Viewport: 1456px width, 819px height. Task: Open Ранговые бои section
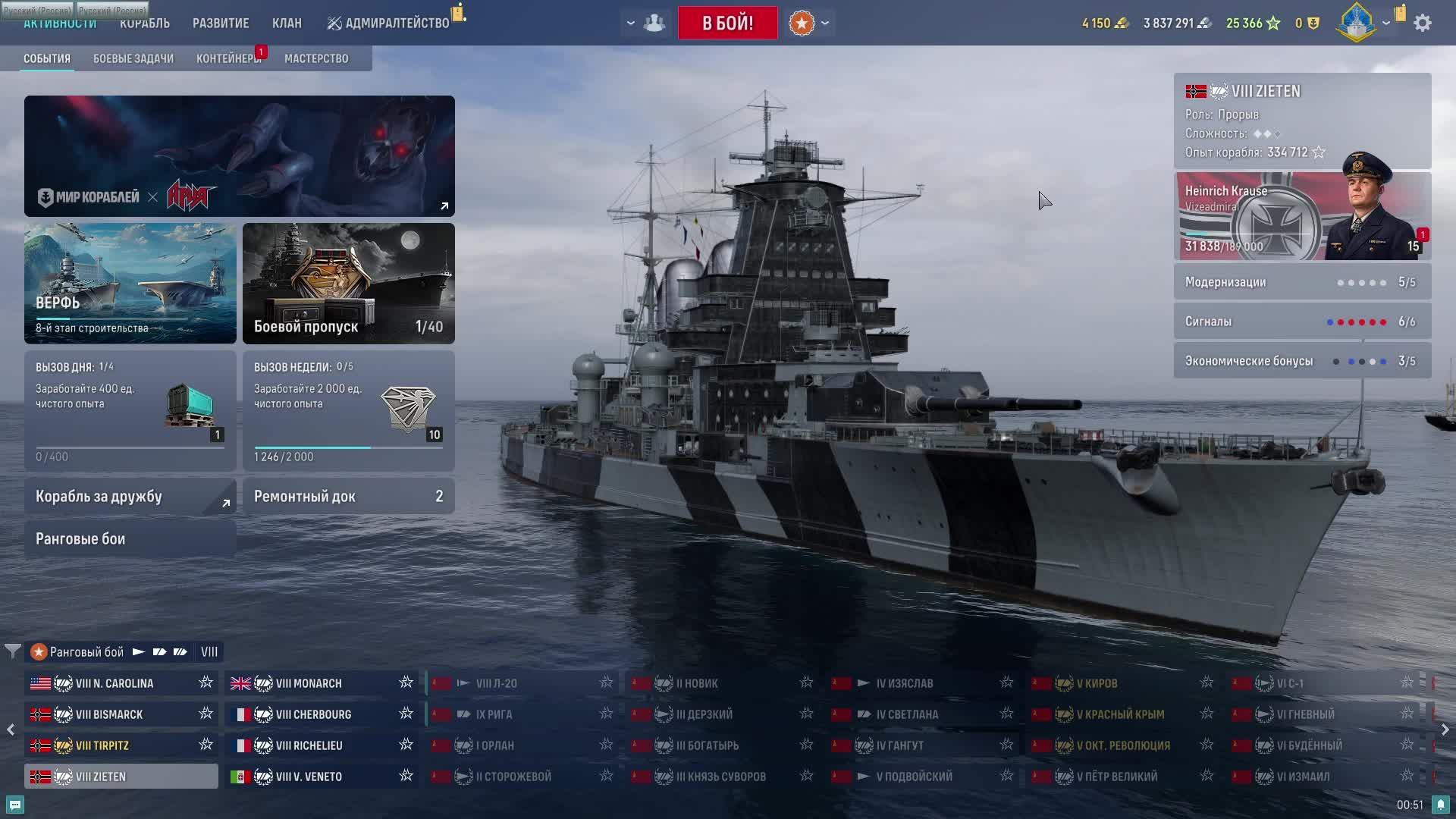pos(130,539)
